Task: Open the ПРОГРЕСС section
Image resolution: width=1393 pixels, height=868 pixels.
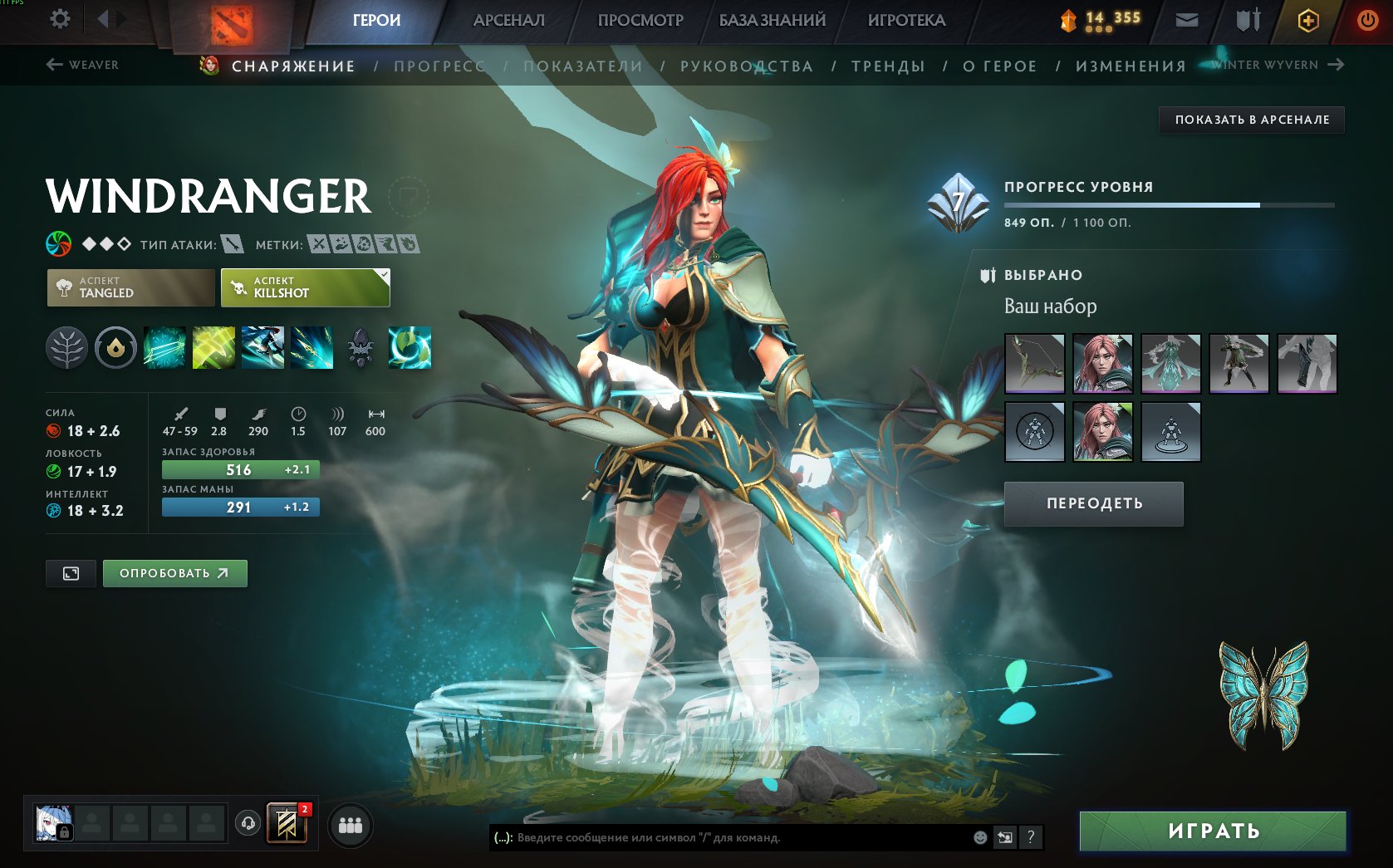Action: tap(440, 66)
